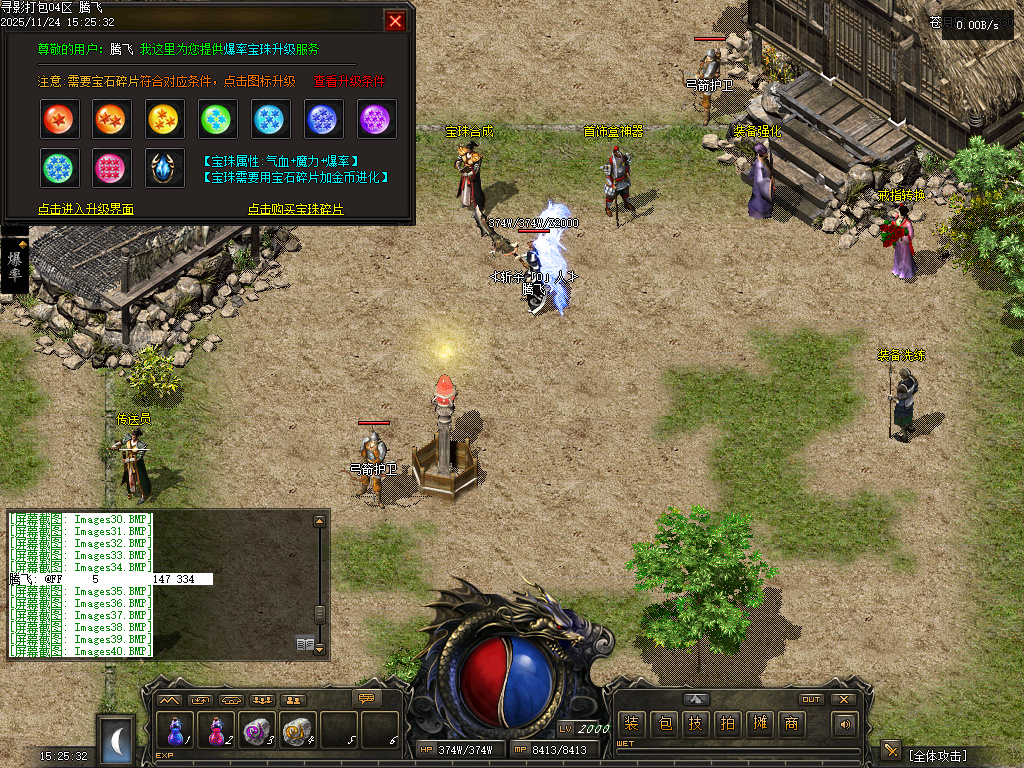Select the red one-star orb icon
Image resolution: width=1024 pixels, height=768 pixels.
[x=61, y=119]
